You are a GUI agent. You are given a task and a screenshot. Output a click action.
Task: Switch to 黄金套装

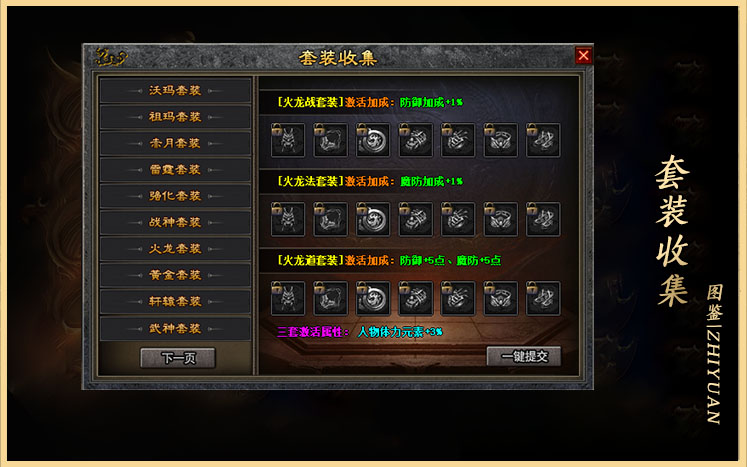175,275
